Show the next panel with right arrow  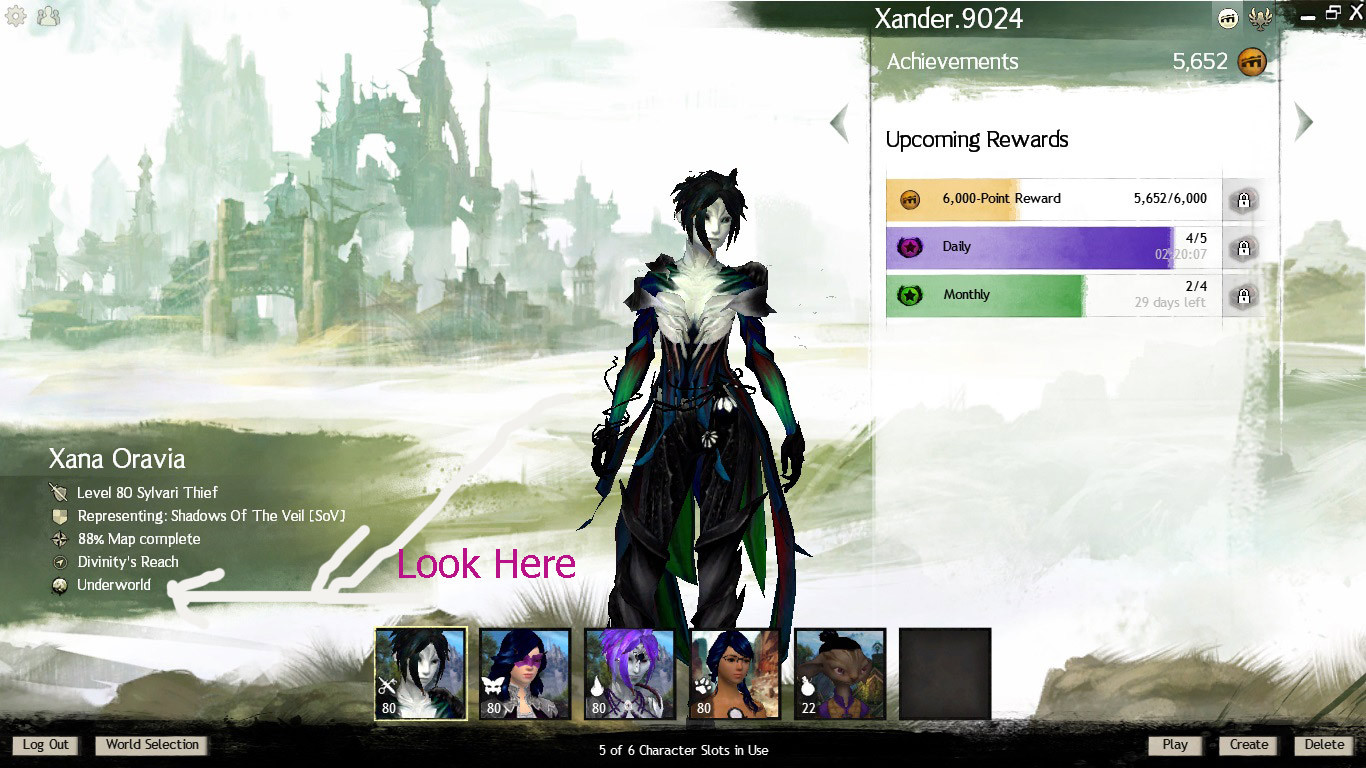(x=1303, y=121)
